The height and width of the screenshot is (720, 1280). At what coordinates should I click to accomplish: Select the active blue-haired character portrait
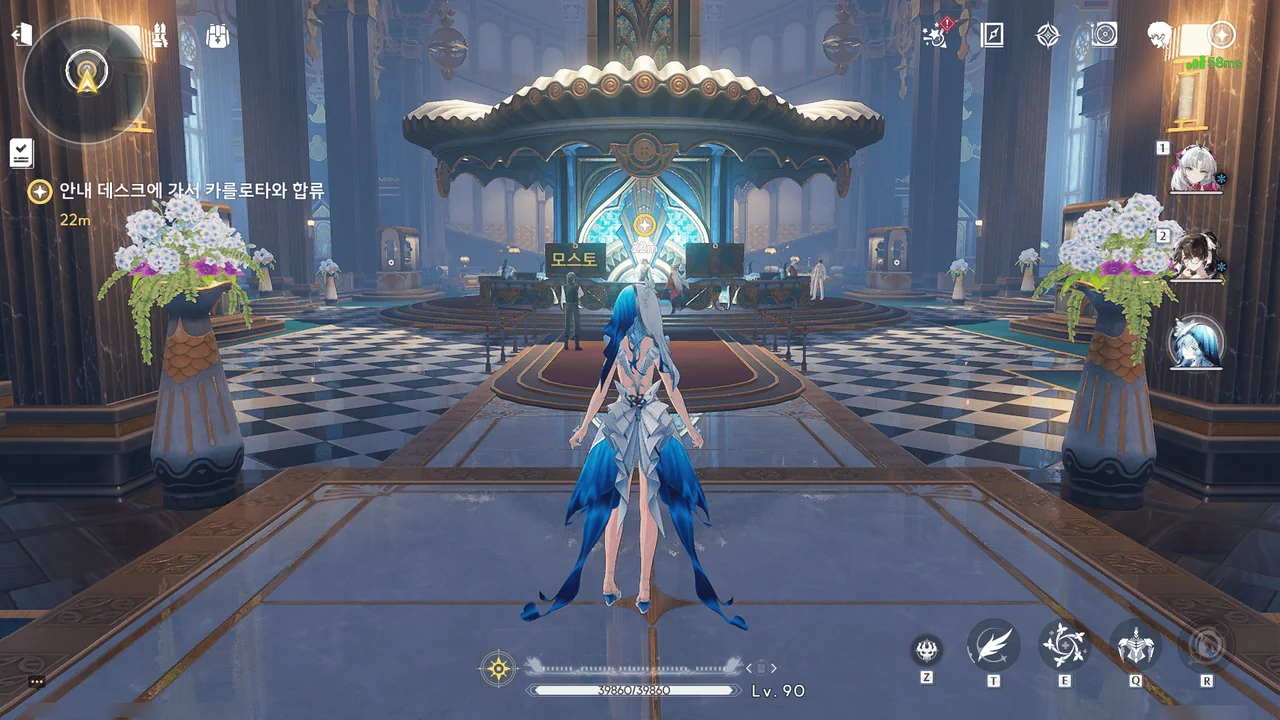[1196, 343]
